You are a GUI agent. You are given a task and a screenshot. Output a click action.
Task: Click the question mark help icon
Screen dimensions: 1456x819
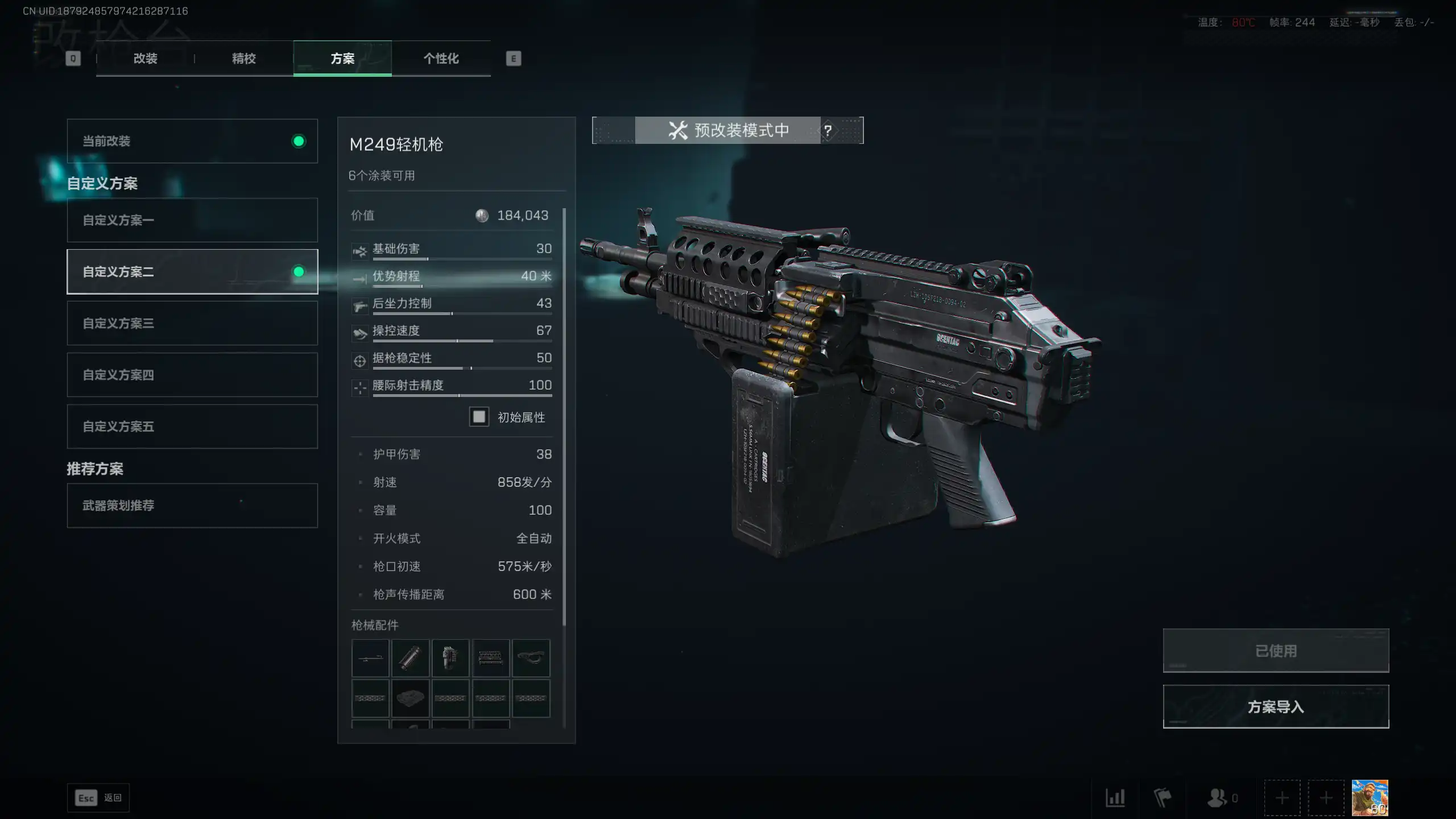pos(828,130)
